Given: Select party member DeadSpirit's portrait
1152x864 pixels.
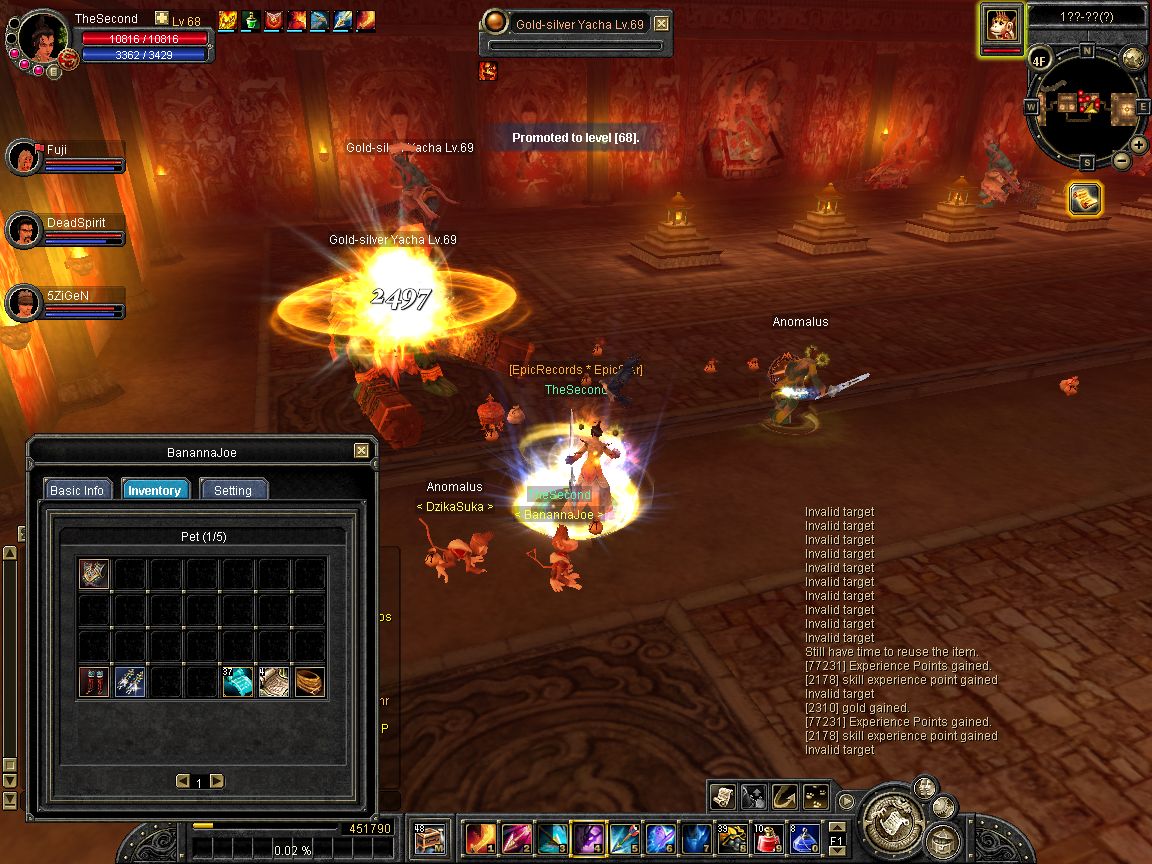Looking at the screenshot, I should pos(22,230).
